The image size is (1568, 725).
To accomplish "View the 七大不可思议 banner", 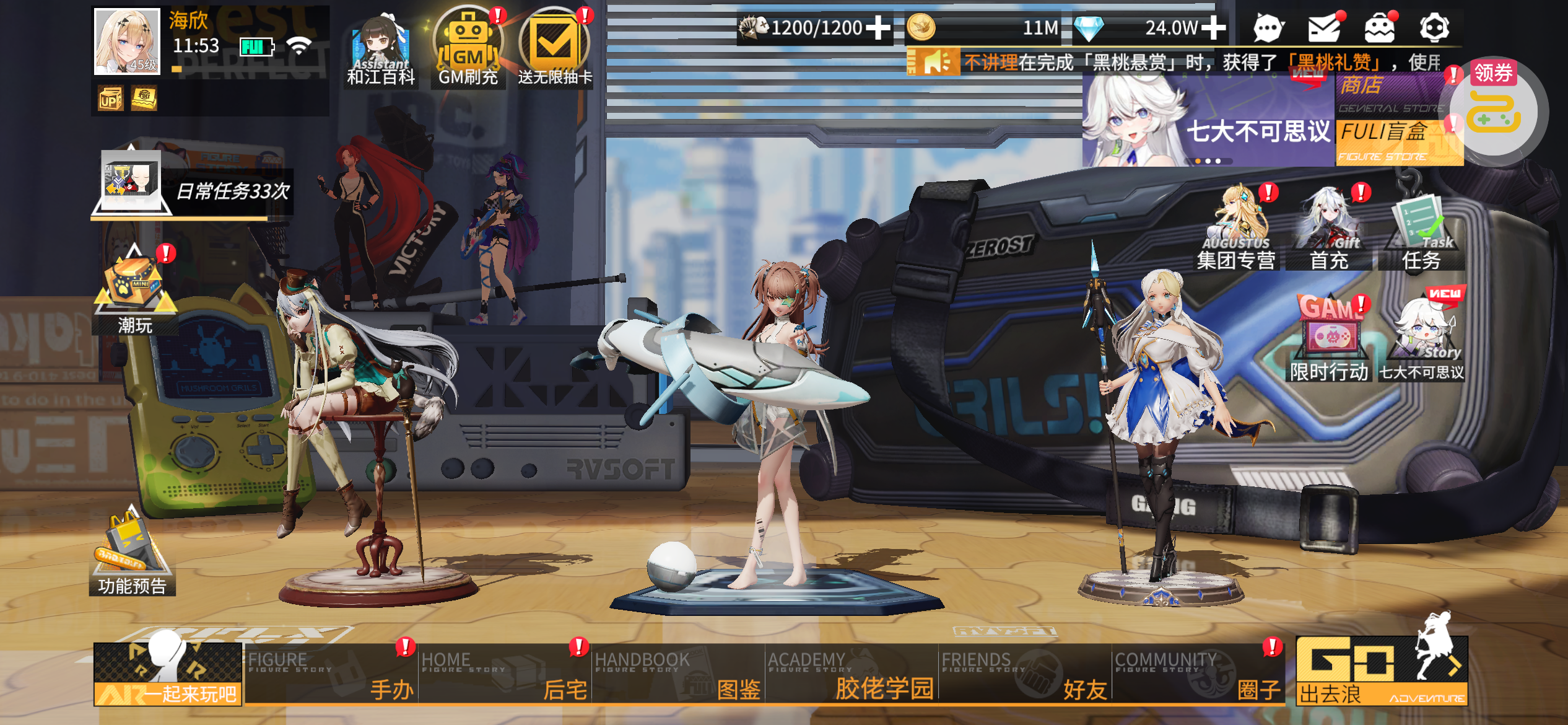I will tap(1208, 121).
